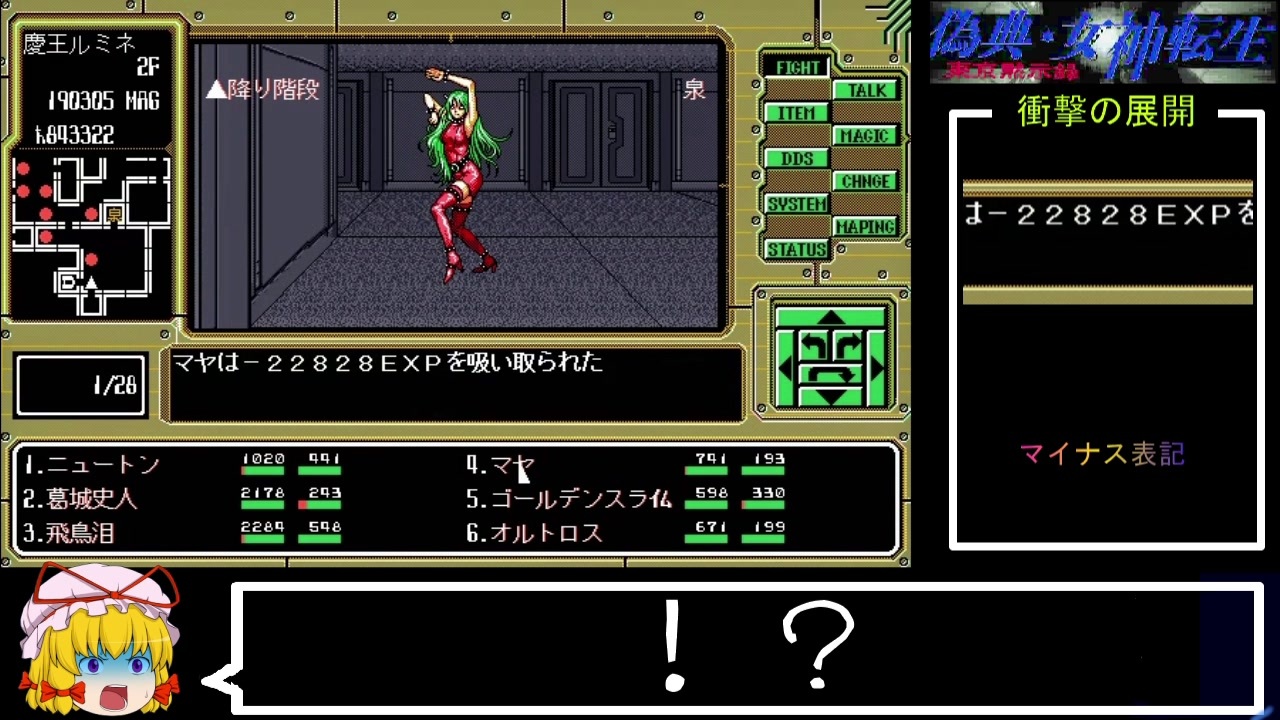
Task: Open the DDS summon command
Action: 796,158
